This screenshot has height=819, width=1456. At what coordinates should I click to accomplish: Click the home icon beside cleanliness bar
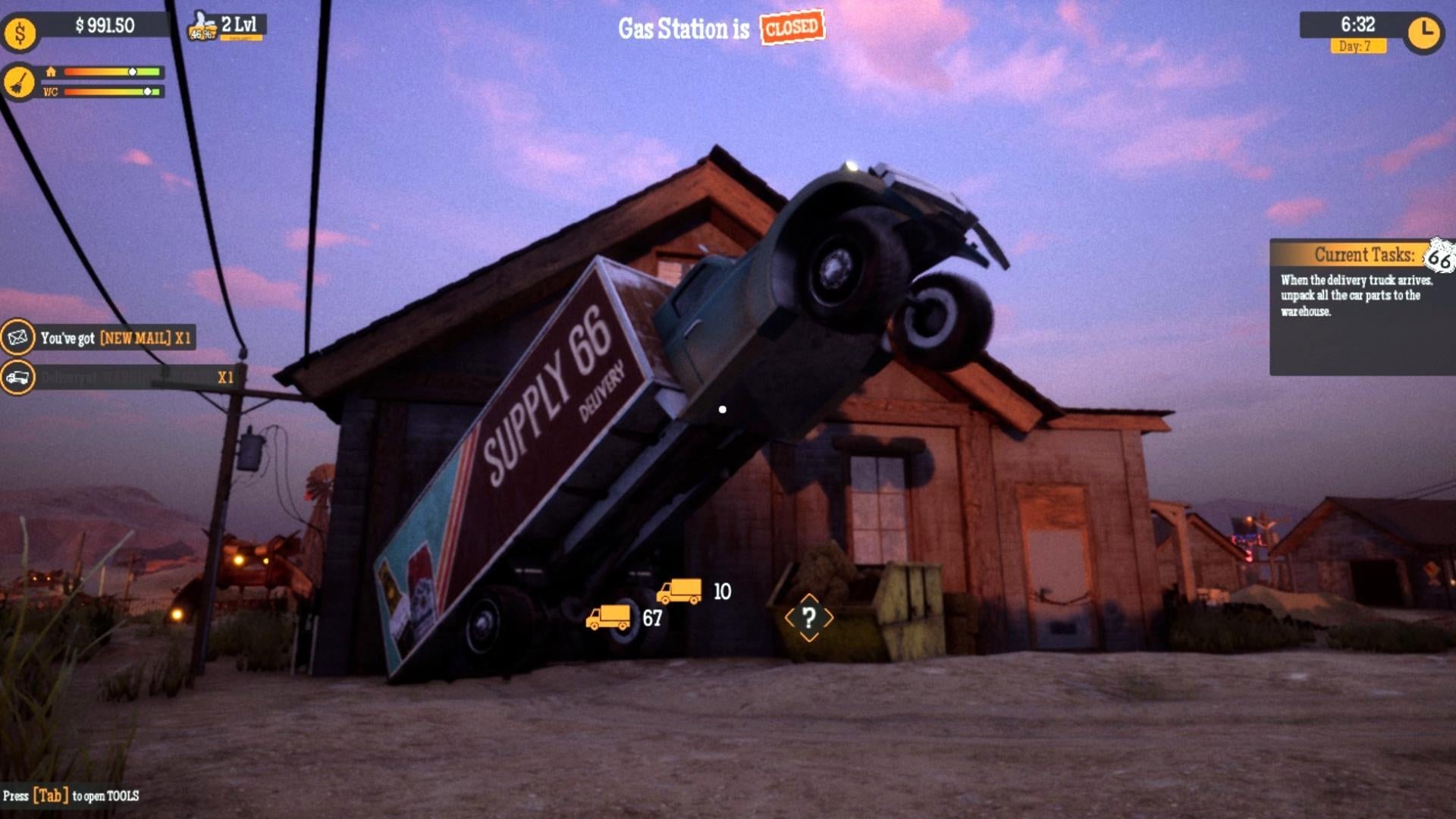point(50,72)
